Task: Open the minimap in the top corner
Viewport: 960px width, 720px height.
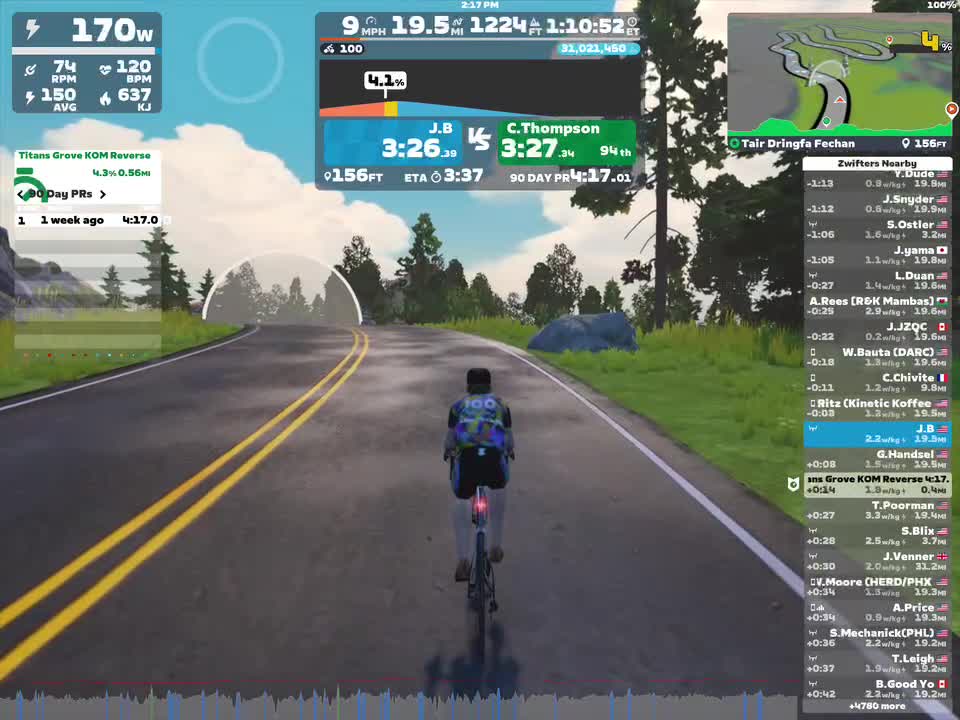Action: coord(839,82)
